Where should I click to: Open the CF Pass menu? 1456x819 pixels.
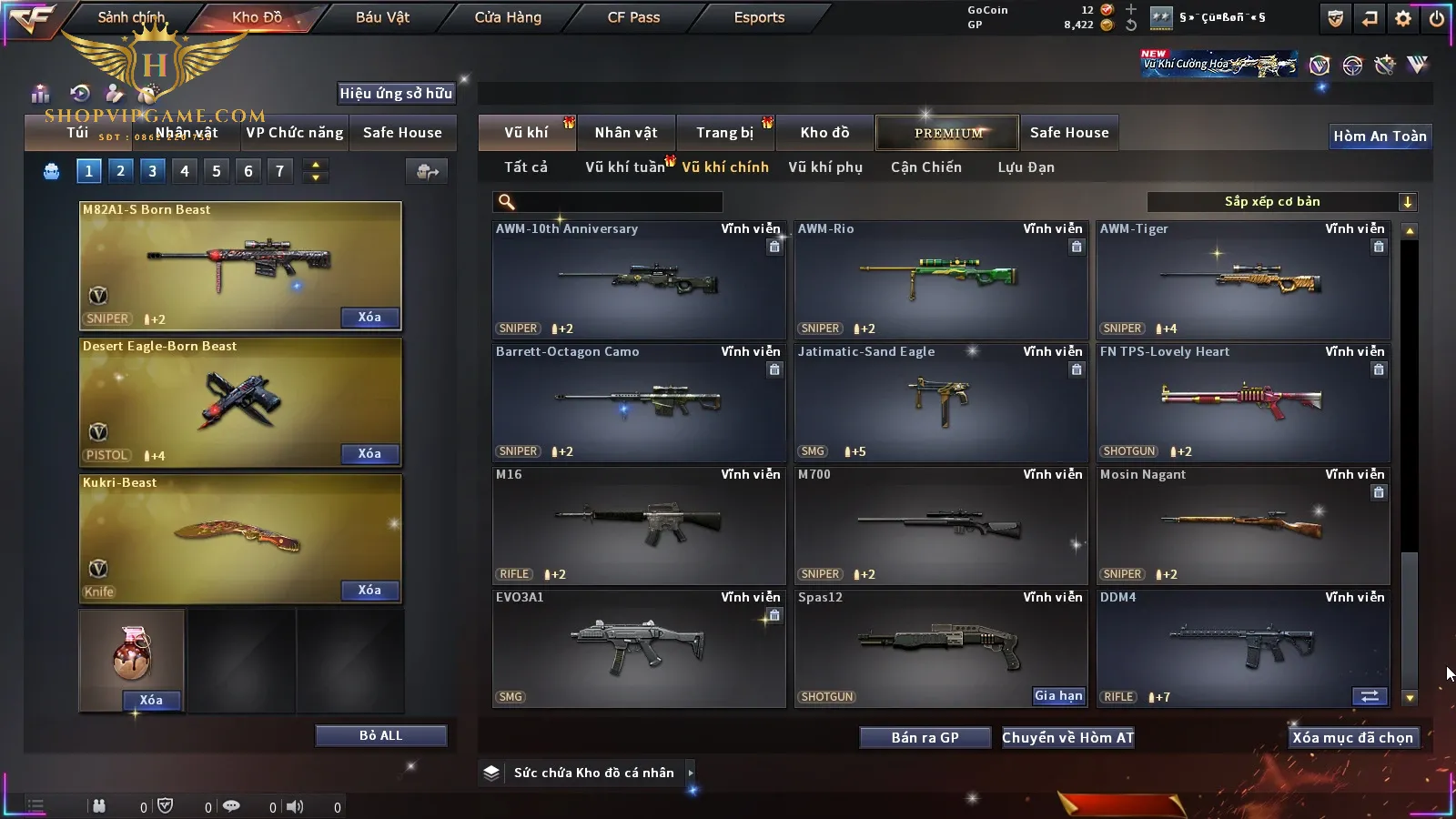[x=633, y=17]
